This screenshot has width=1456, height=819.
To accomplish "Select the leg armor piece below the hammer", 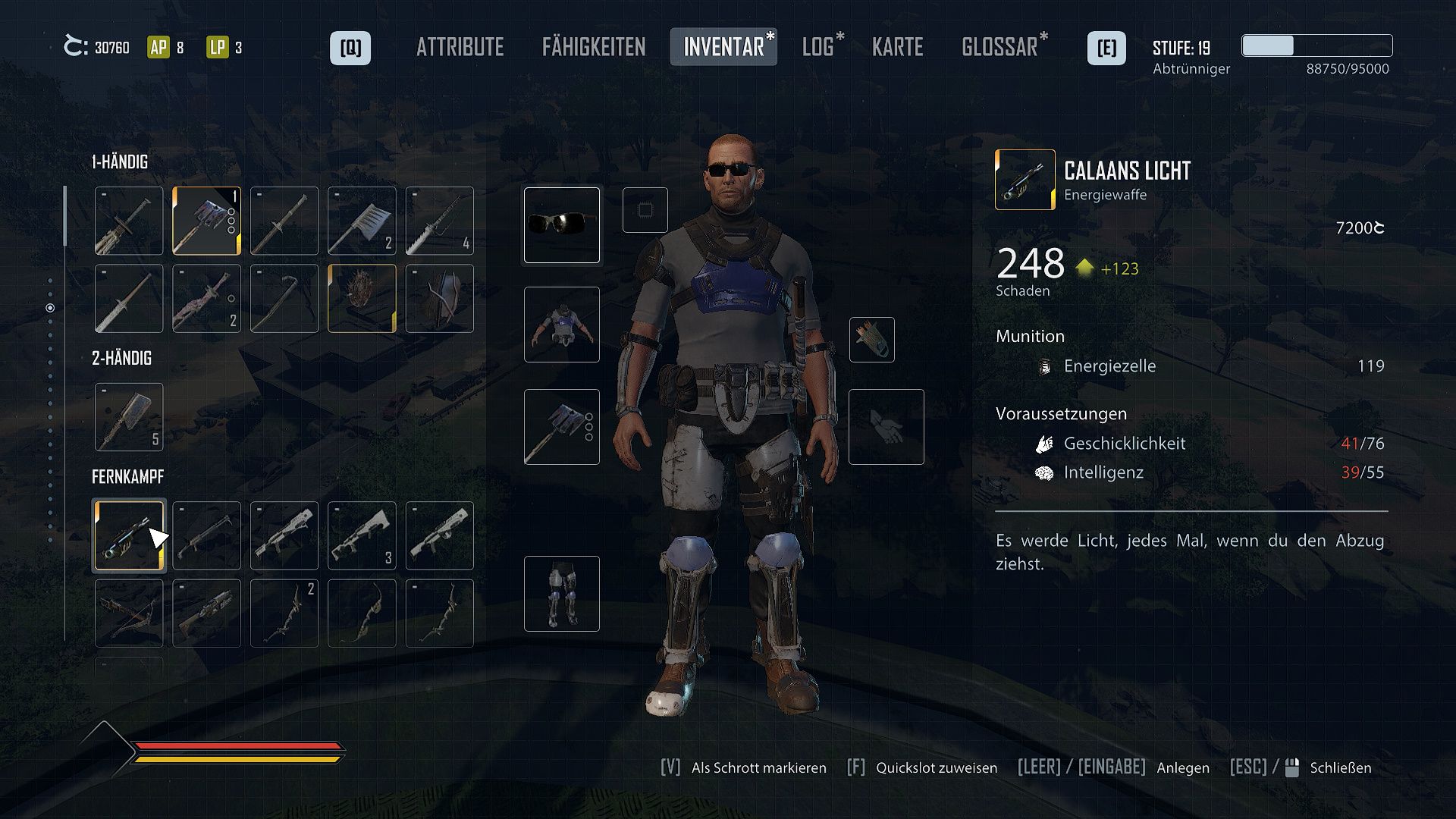I will [x=561, y=594].
